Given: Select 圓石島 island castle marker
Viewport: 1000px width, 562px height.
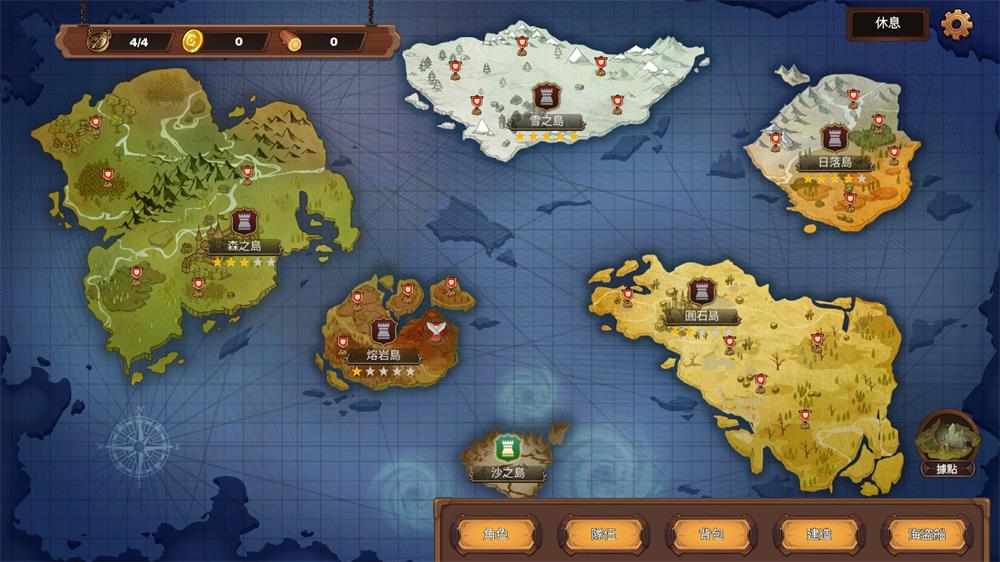Looking at the screenshot, I should (x=697, y=292).
